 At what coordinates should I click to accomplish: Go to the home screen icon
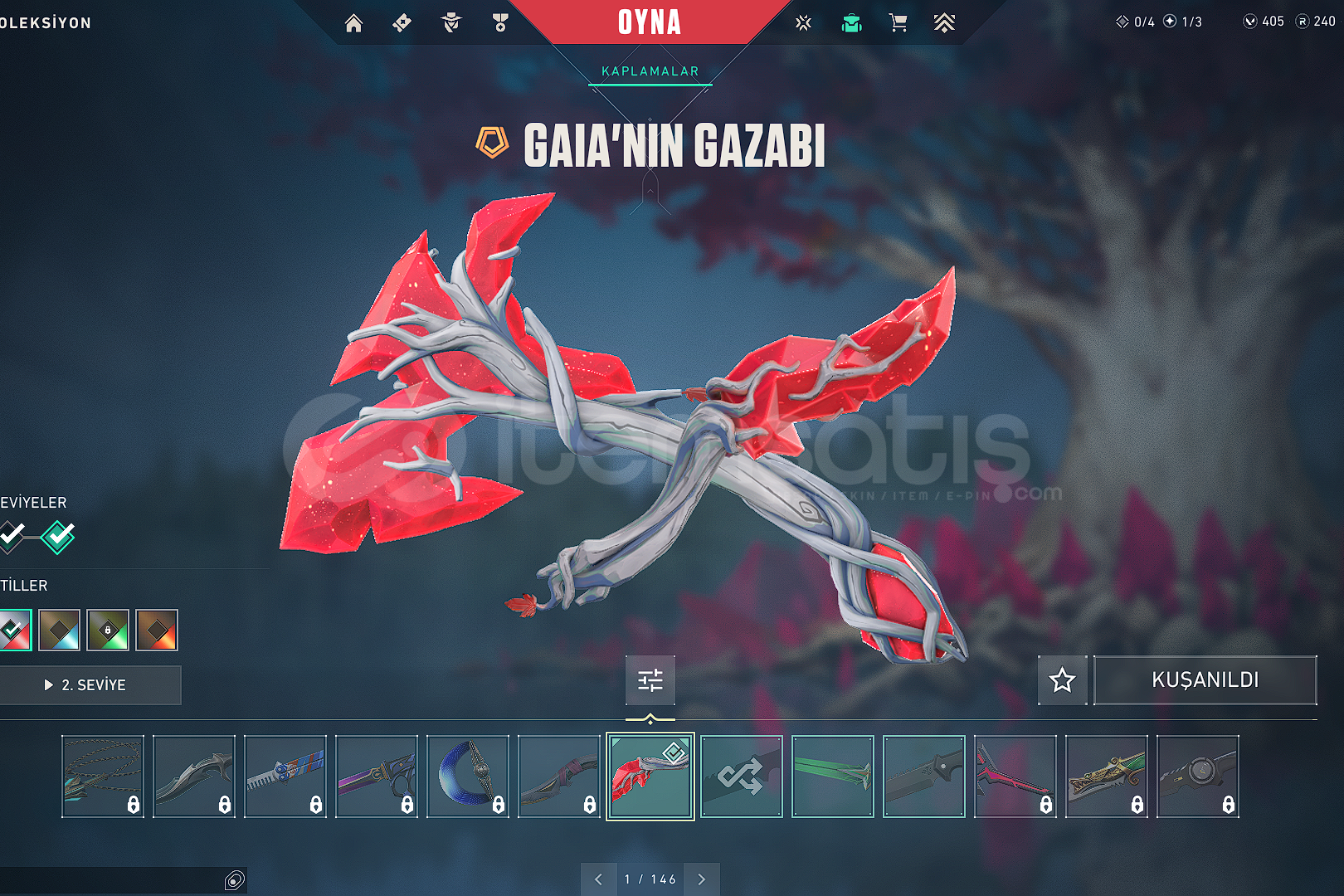(x=353, y=23)
